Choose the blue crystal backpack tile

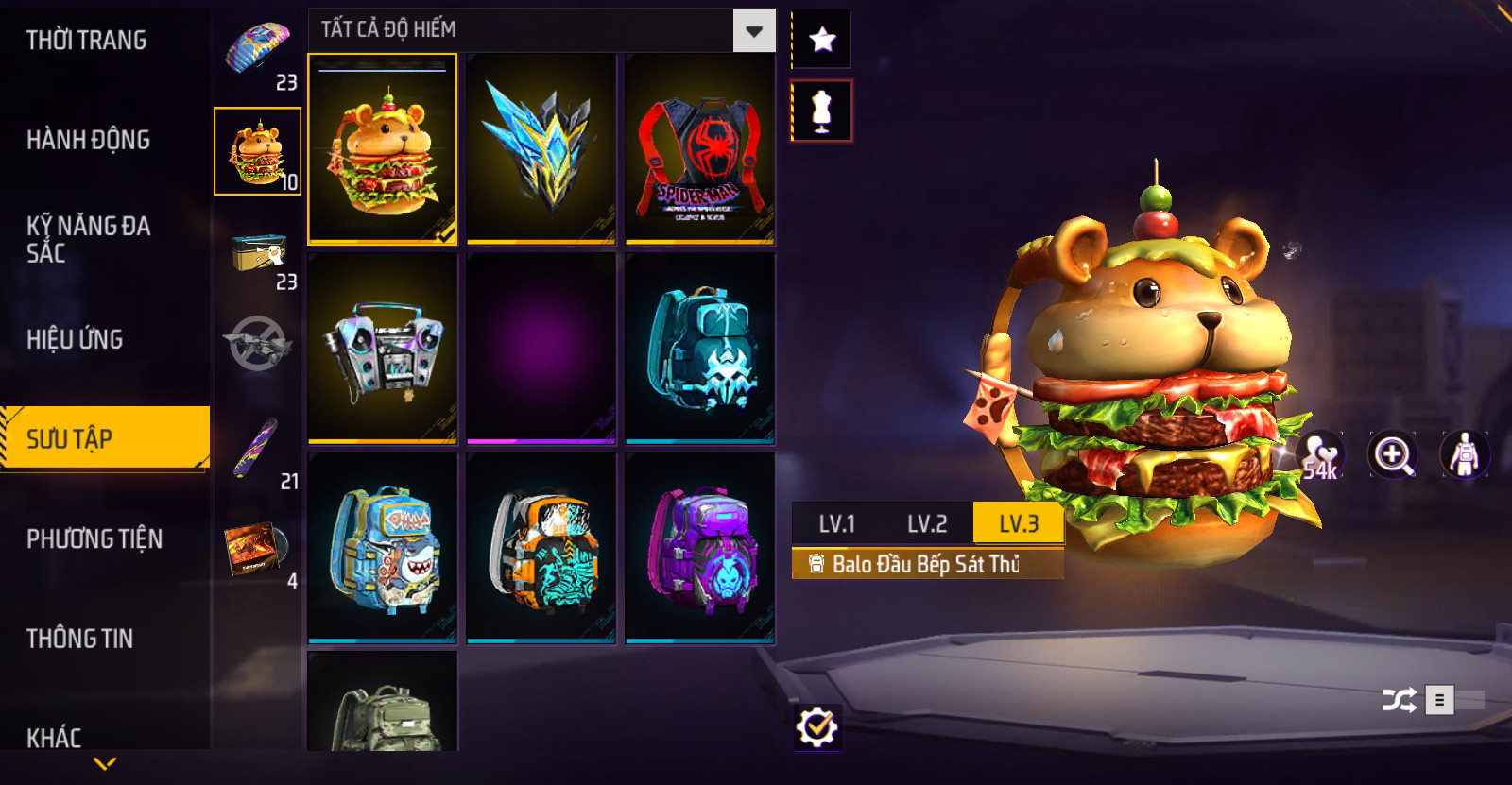tap(541, 149)
